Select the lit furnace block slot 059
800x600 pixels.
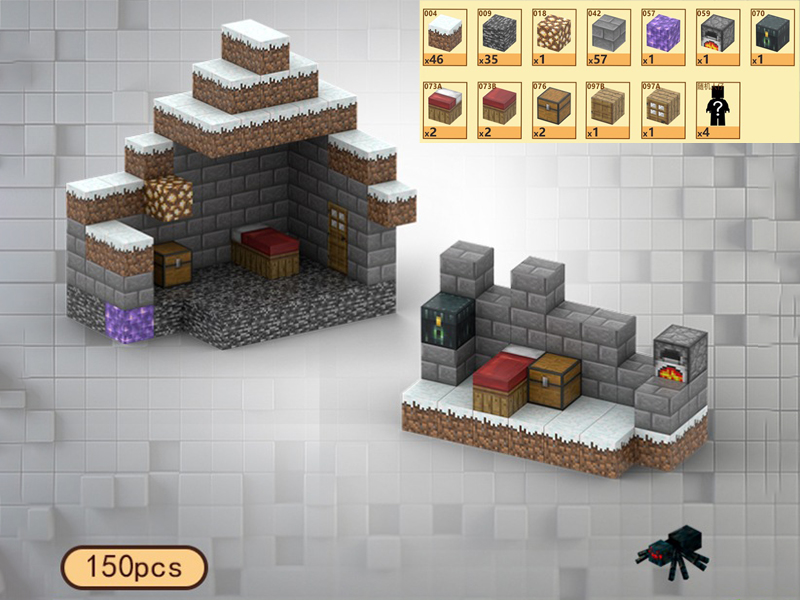[716, 35]
